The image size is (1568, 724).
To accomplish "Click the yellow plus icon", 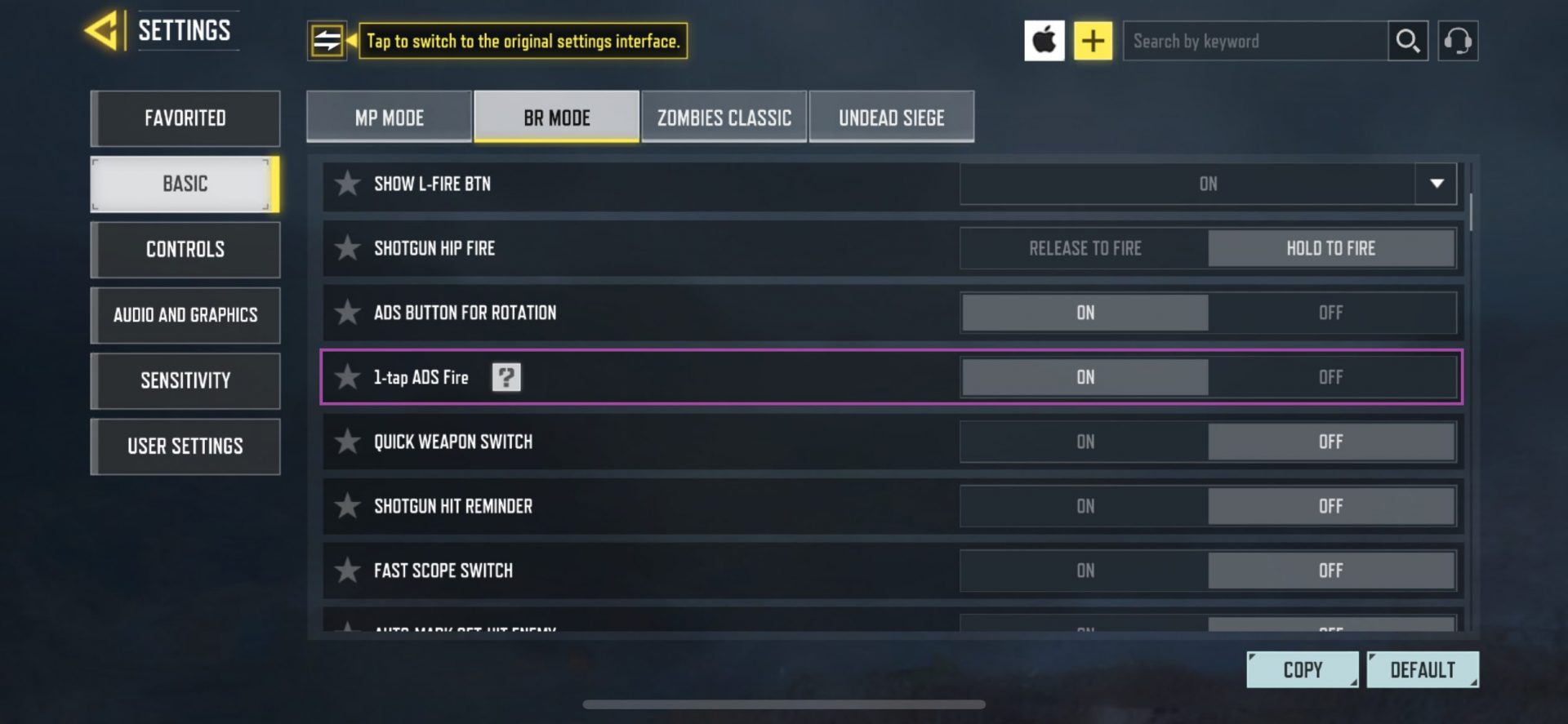I will (x=1093, y=40).
